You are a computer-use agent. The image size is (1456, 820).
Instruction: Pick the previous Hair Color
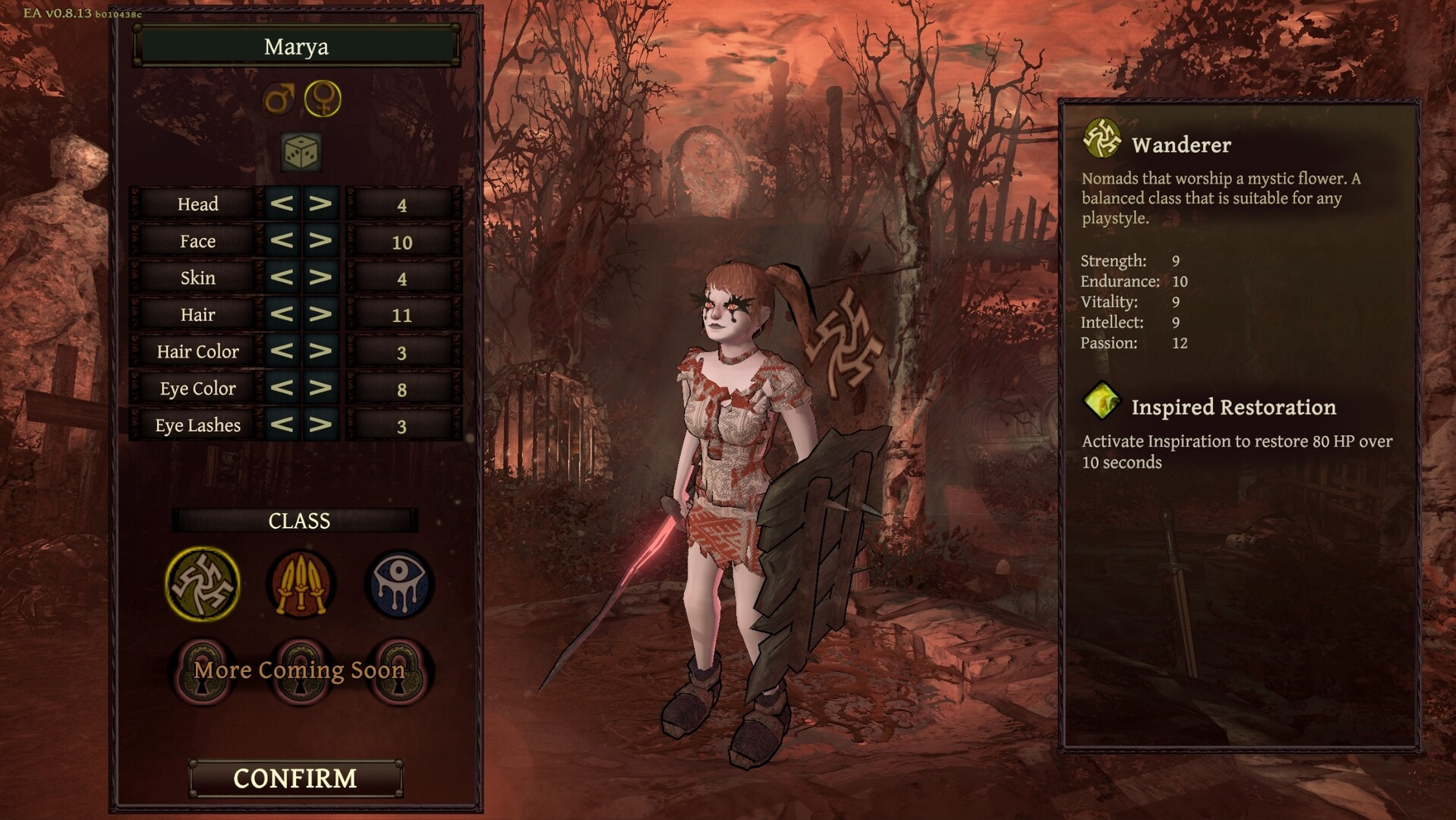click(282, 351)
